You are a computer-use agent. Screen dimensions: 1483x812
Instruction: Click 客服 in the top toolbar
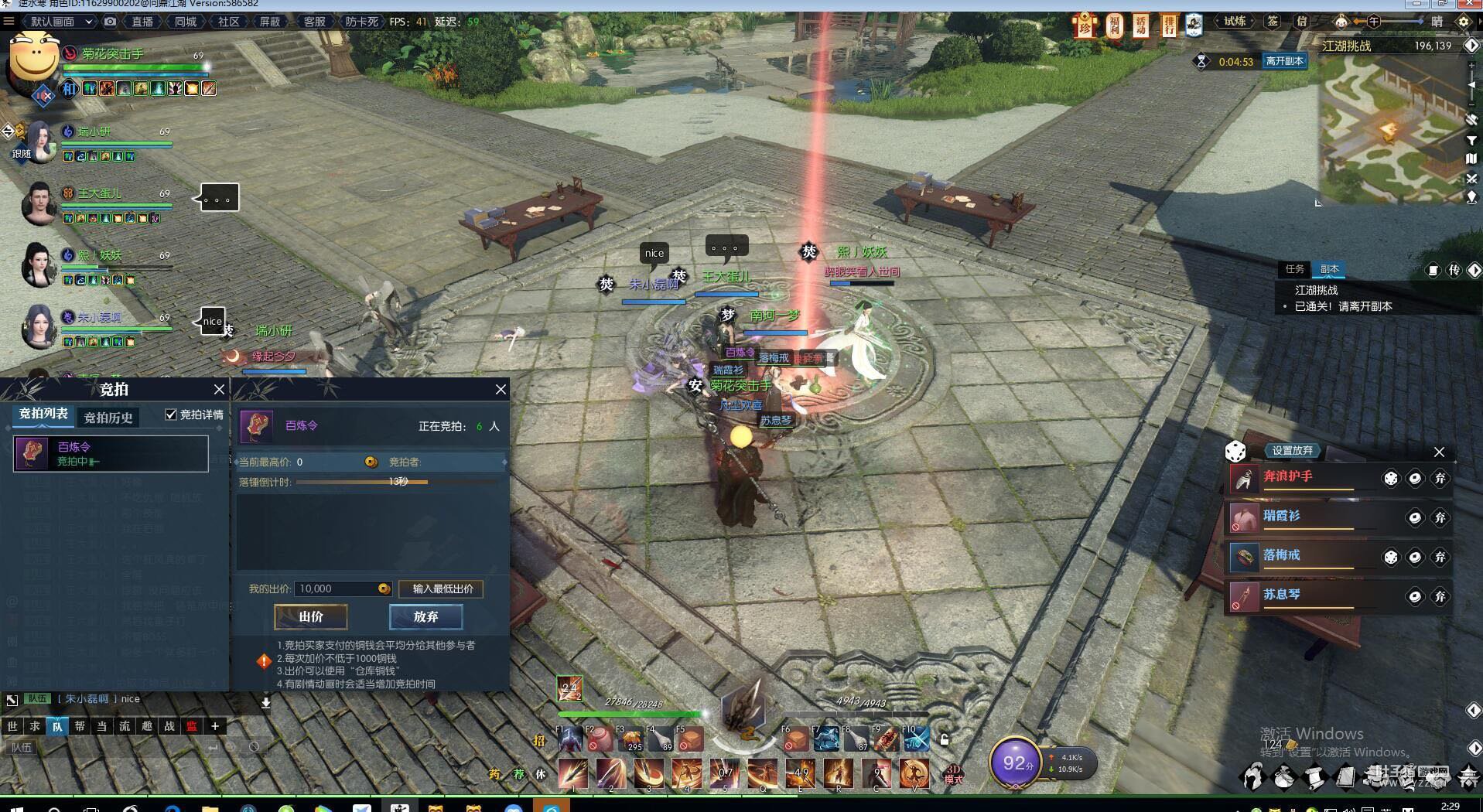pos(314,22)
